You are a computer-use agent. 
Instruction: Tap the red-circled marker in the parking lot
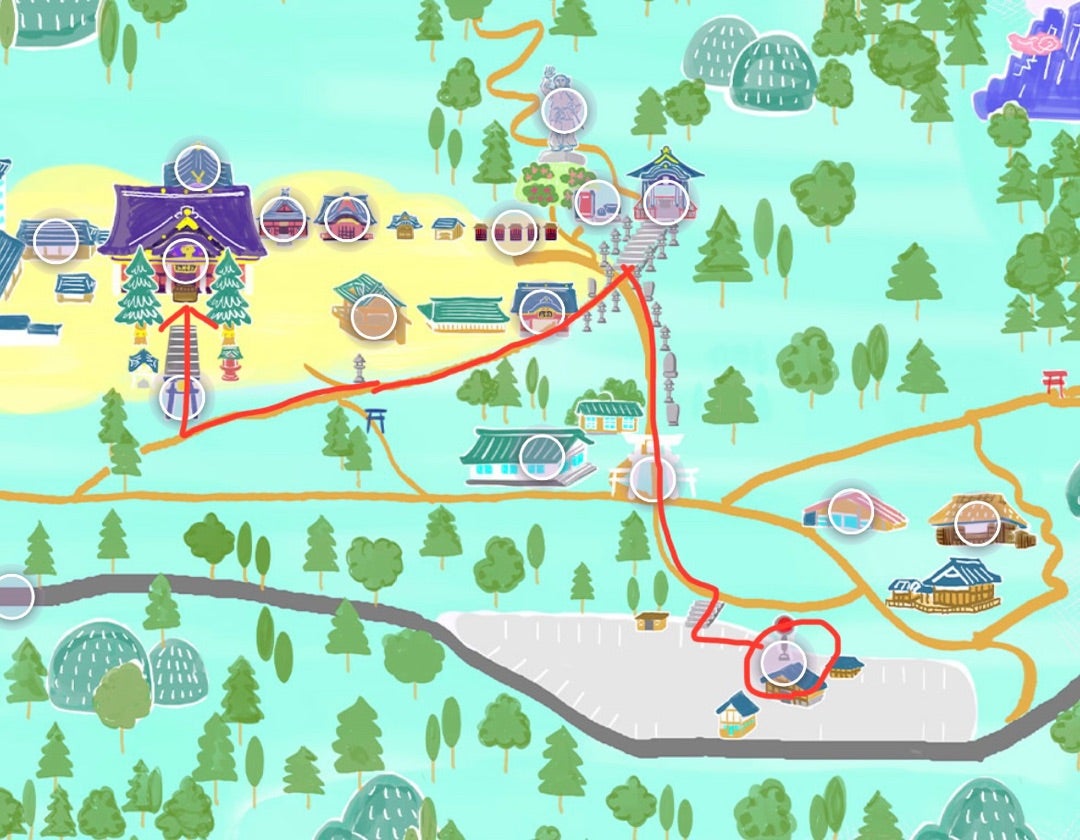[782, 661]
